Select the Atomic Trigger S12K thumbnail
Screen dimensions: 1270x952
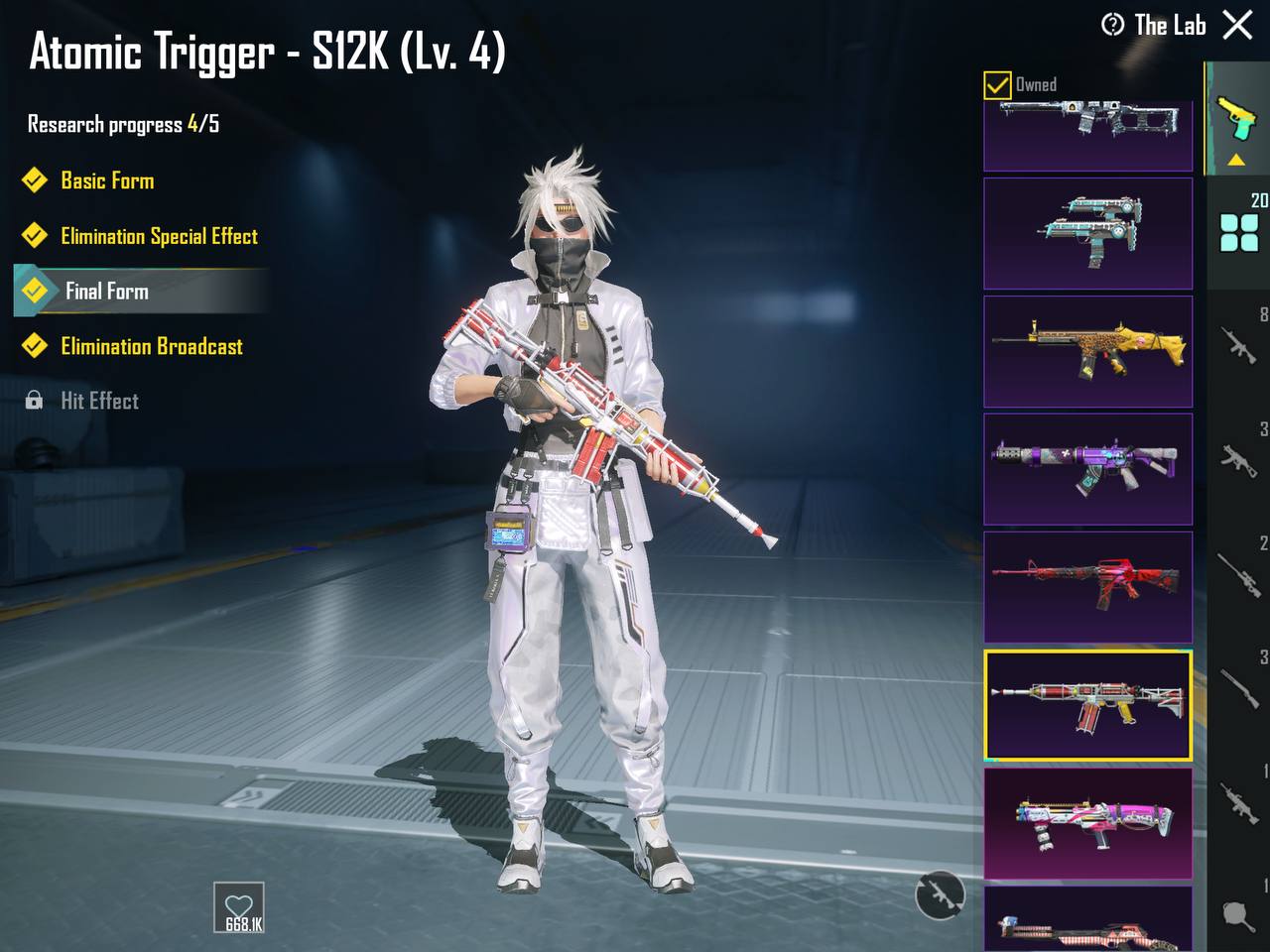click(1087, 705)
